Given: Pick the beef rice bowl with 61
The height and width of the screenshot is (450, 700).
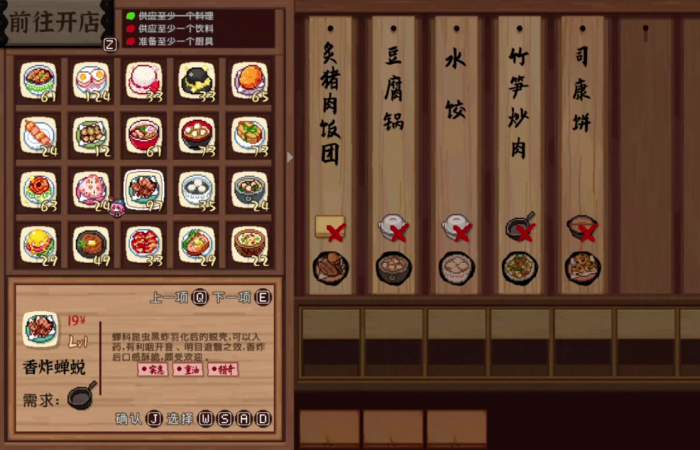Looking at the screenshot, I should (x=39, y=80).
